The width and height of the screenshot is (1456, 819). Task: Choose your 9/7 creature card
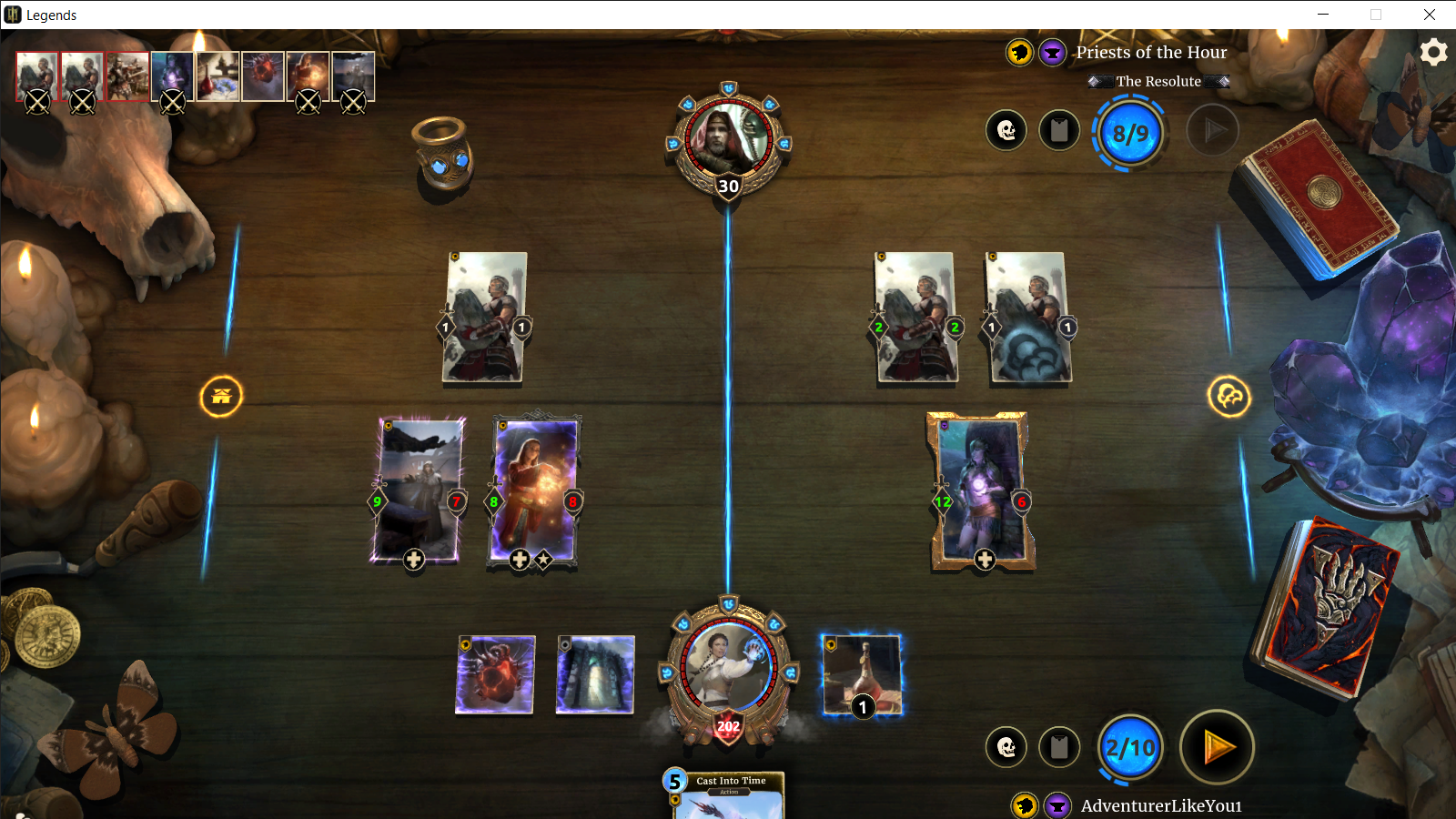coord(418,491)
